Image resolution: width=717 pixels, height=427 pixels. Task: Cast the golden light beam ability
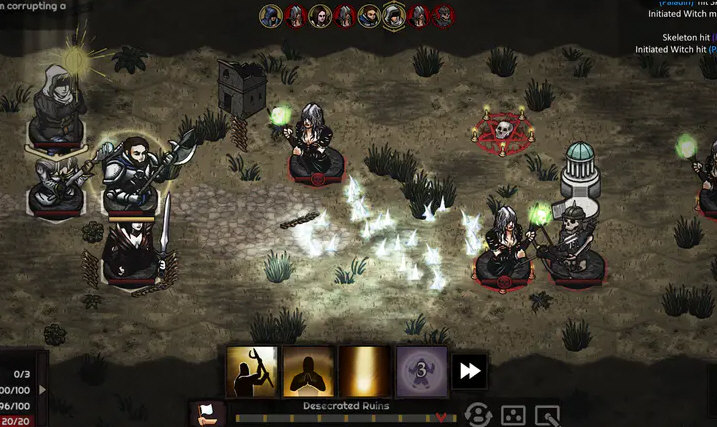pyautogui.click(x=364, y=371)
